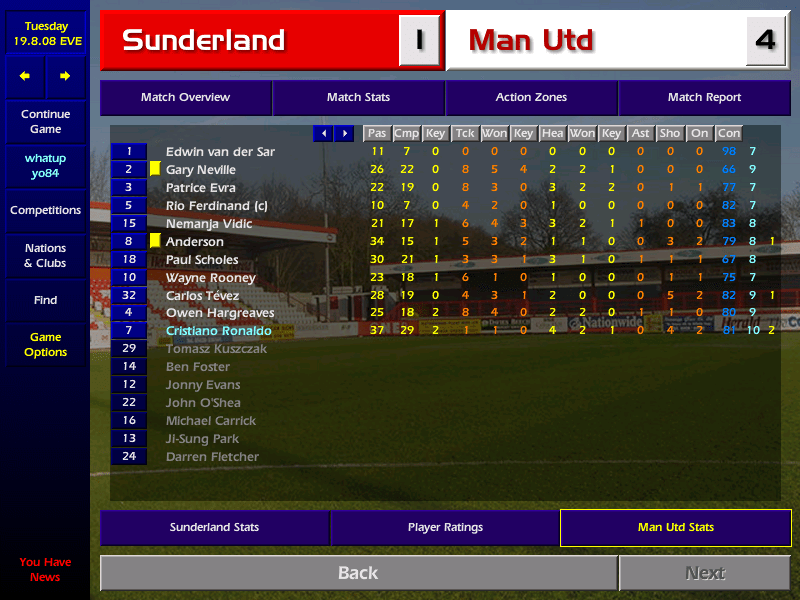Open Nations & Clubs

coord(45,256)
